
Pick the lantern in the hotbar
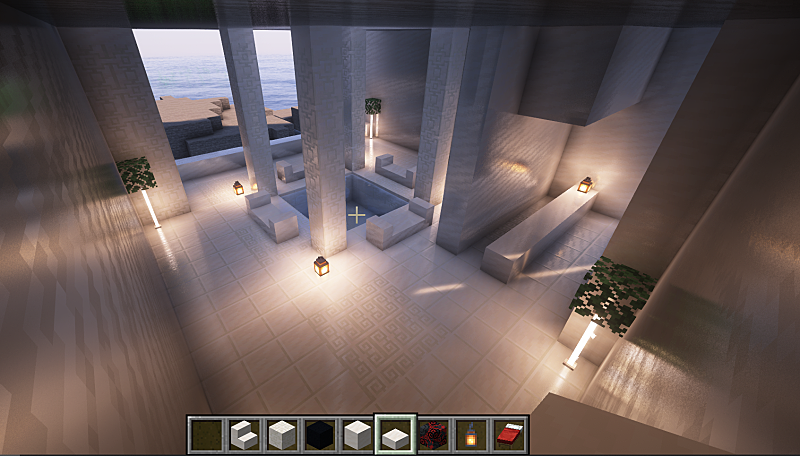pos(471,434)
